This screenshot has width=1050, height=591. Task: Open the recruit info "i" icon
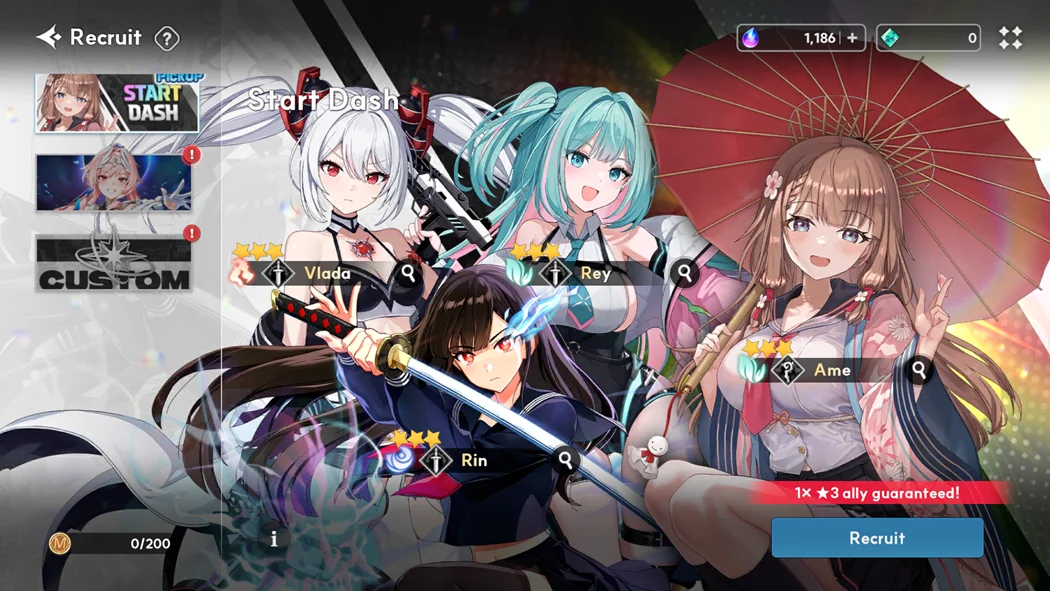click(274, 539)
